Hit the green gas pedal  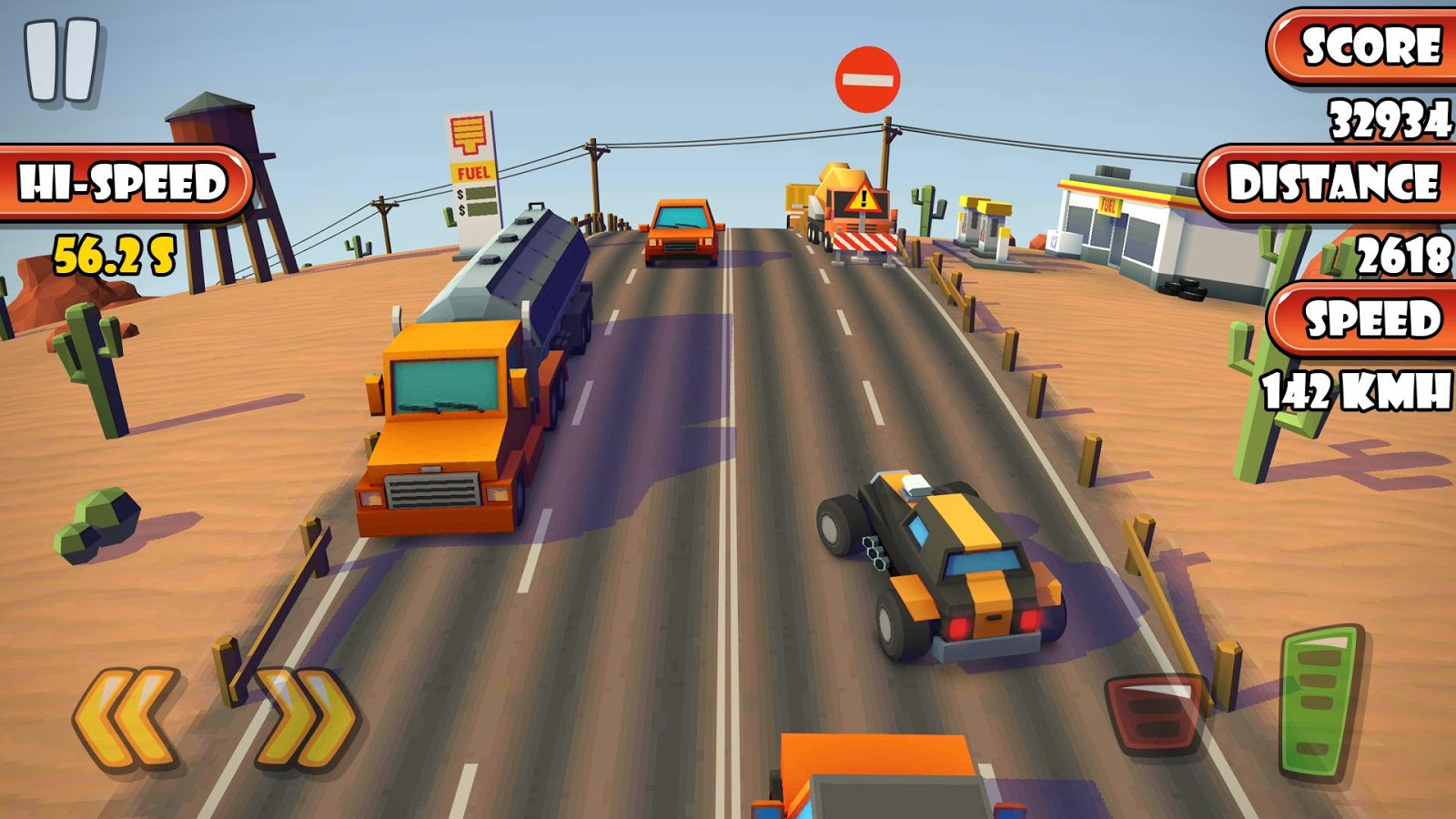click(x=1319, y=702)
